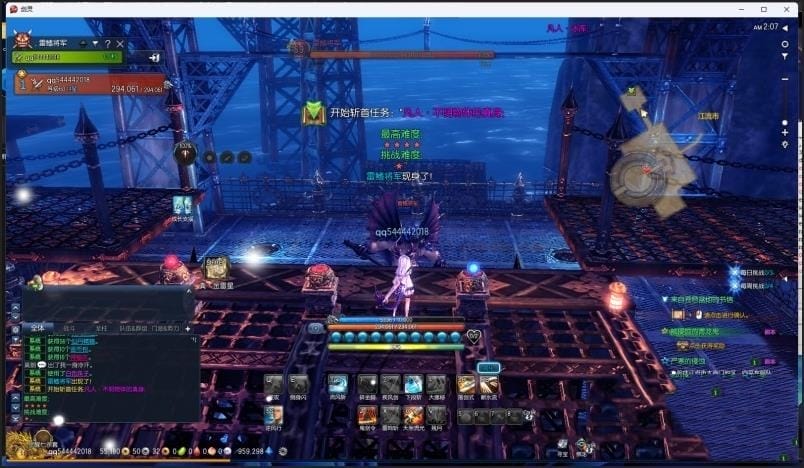Image resolution: width=804 pixels, height=468 pixels.
Task: Close the party panel with the X
Action: (120, 44)
